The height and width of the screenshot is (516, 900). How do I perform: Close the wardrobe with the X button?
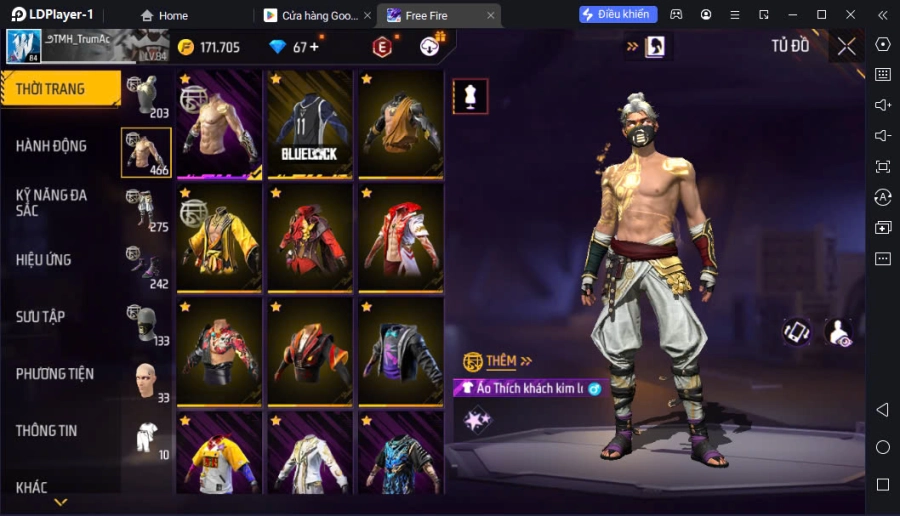pyautogui.click(x=846, y=46)
